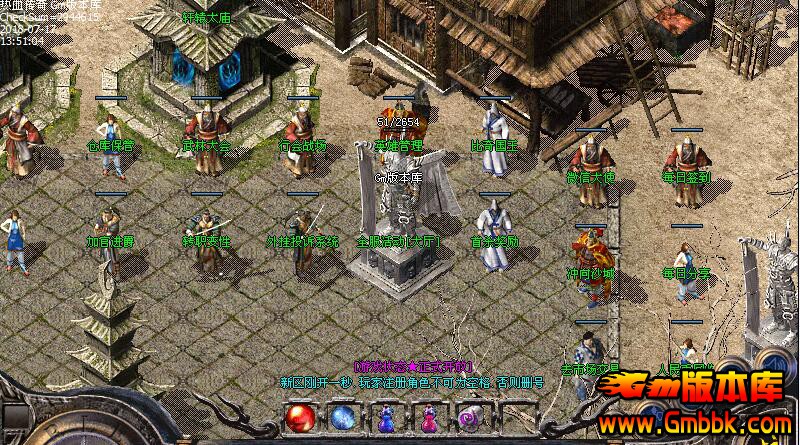This screenshot has width=800, height=445.
Task: Use the red orb in the hotbar
Action: click(299, 417)
